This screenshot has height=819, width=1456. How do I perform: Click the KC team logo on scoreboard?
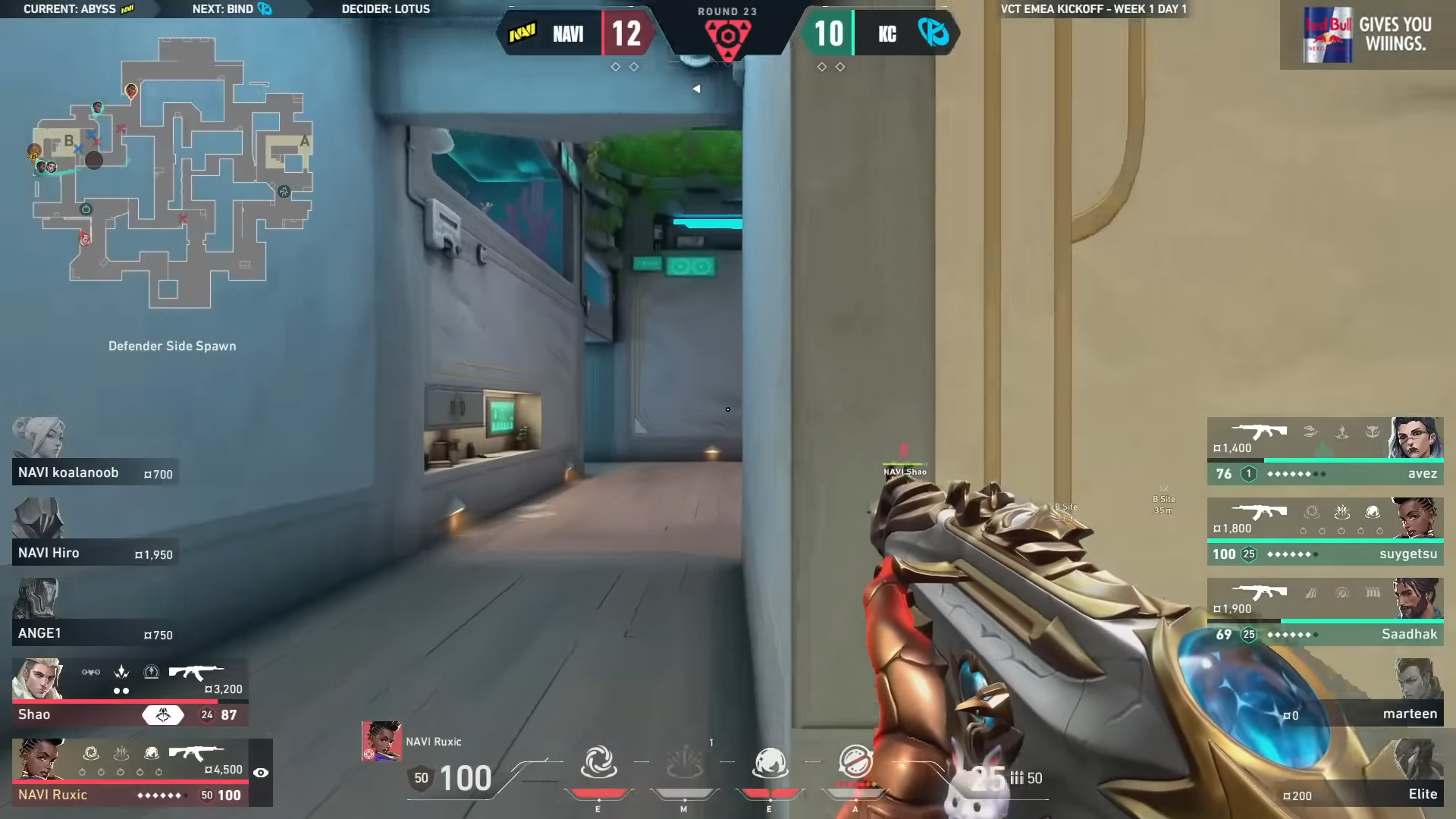coord(933,33)
